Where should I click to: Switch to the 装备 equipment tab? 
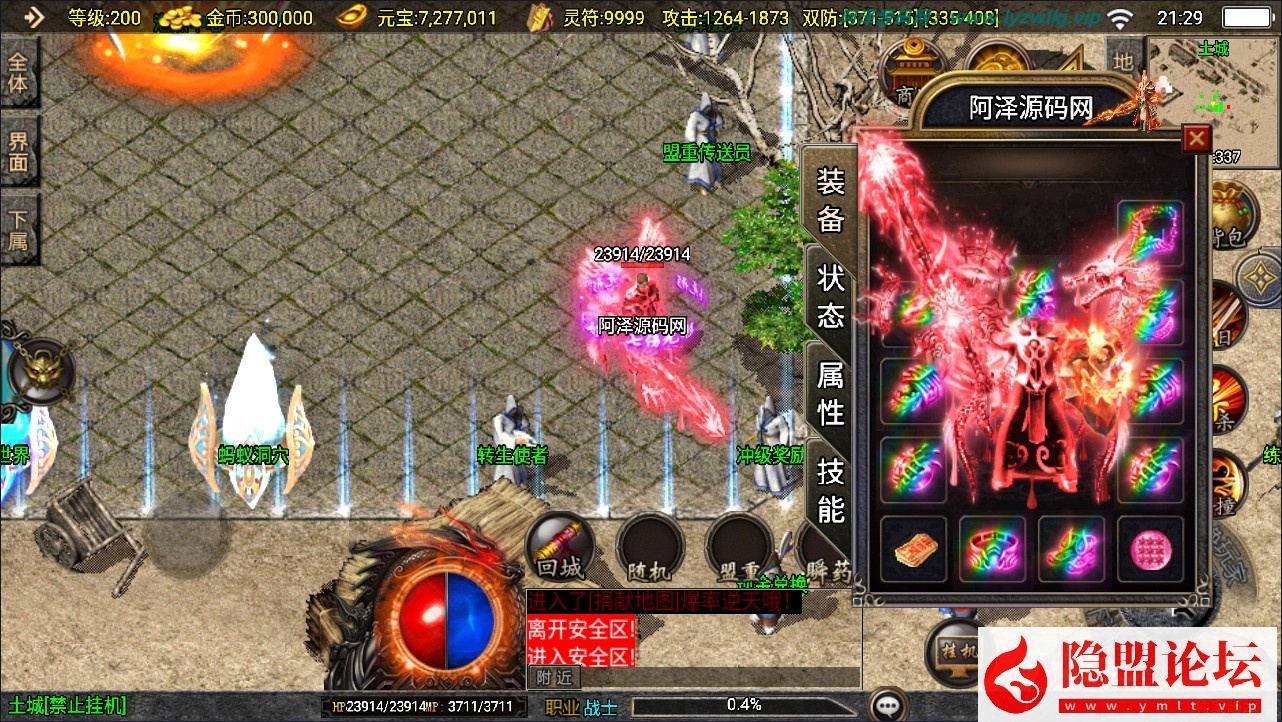click(x=831, y=200)
